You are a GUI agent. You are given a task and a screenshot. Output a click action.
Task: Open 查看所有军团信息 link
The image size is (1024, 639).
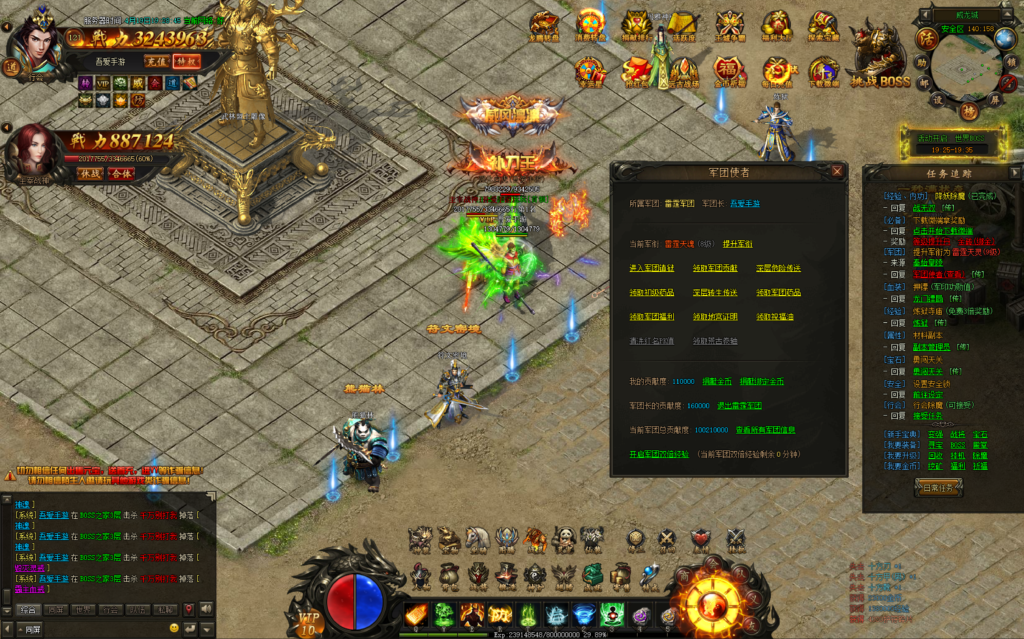coord(765,430)
